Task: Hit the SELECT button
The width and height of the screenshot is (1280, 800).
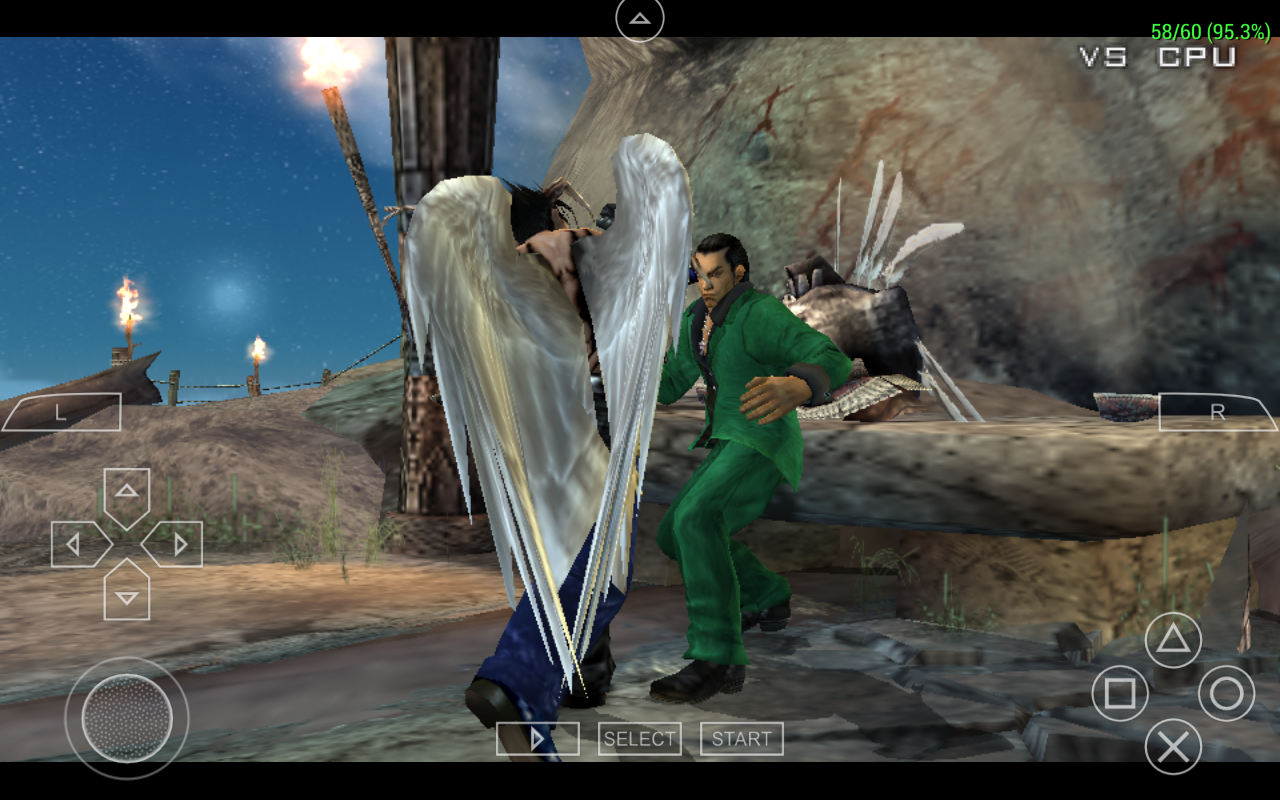Action: coord(639,739)
